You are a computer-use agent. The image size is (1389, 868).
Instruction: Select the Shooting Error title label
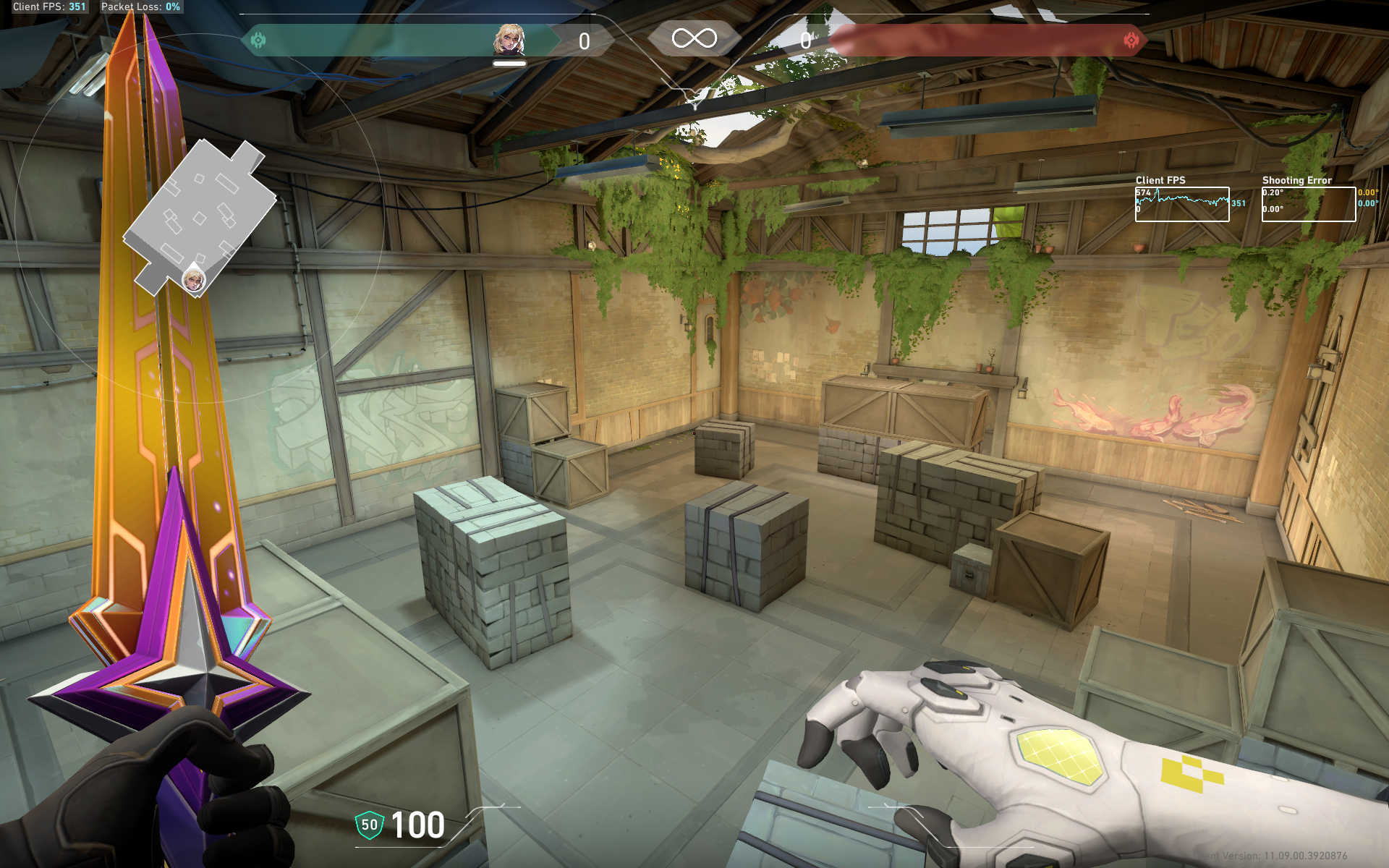(1296, 180)
